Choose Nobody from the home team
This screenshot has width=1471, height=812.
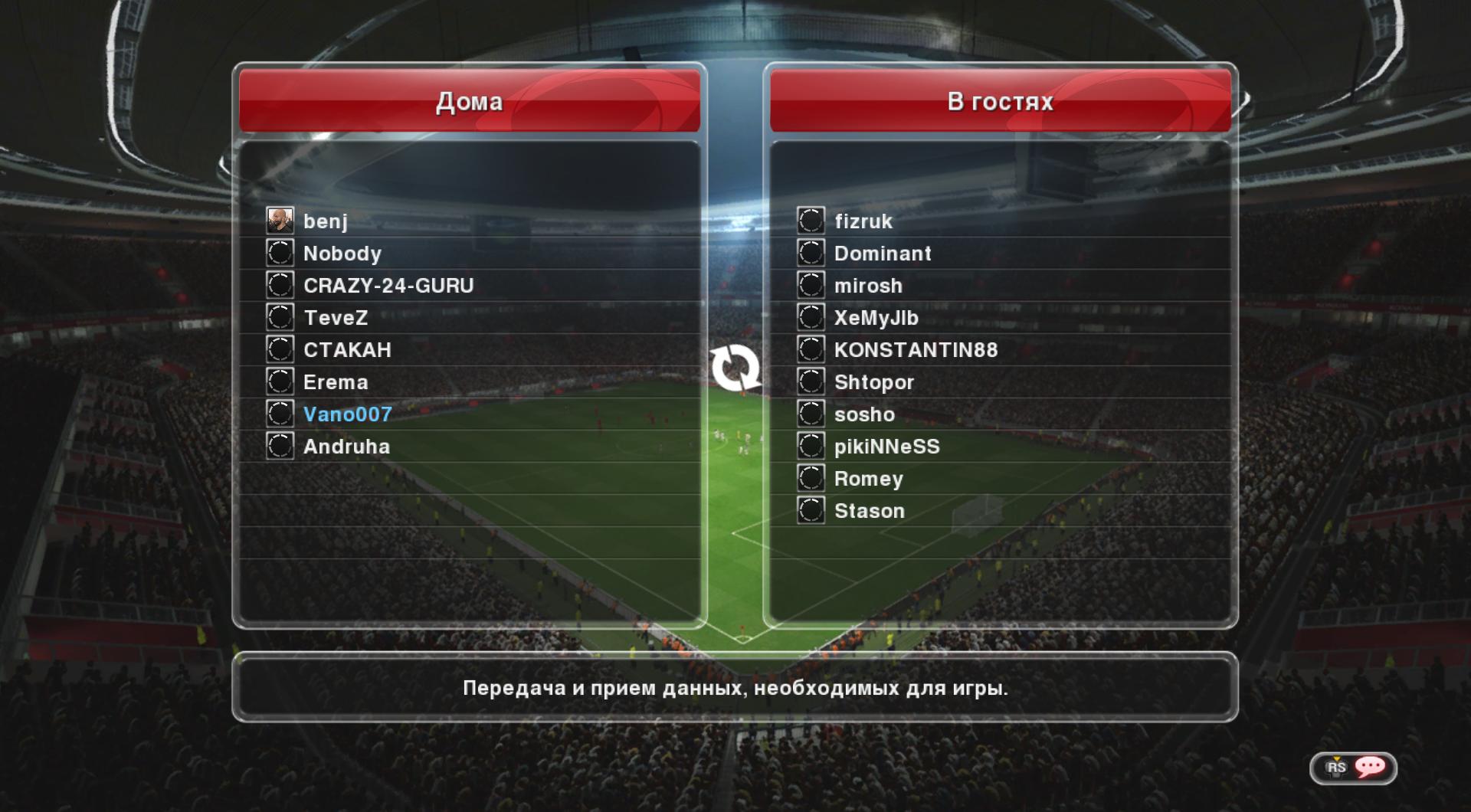[x=342, y=254]
